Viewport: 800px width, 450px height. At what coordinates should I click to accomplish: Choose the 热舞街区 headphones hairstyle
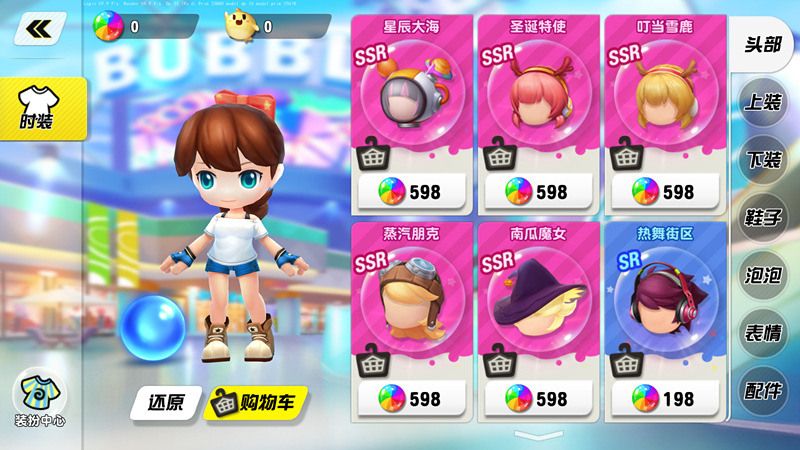click(x=663, y=300)
